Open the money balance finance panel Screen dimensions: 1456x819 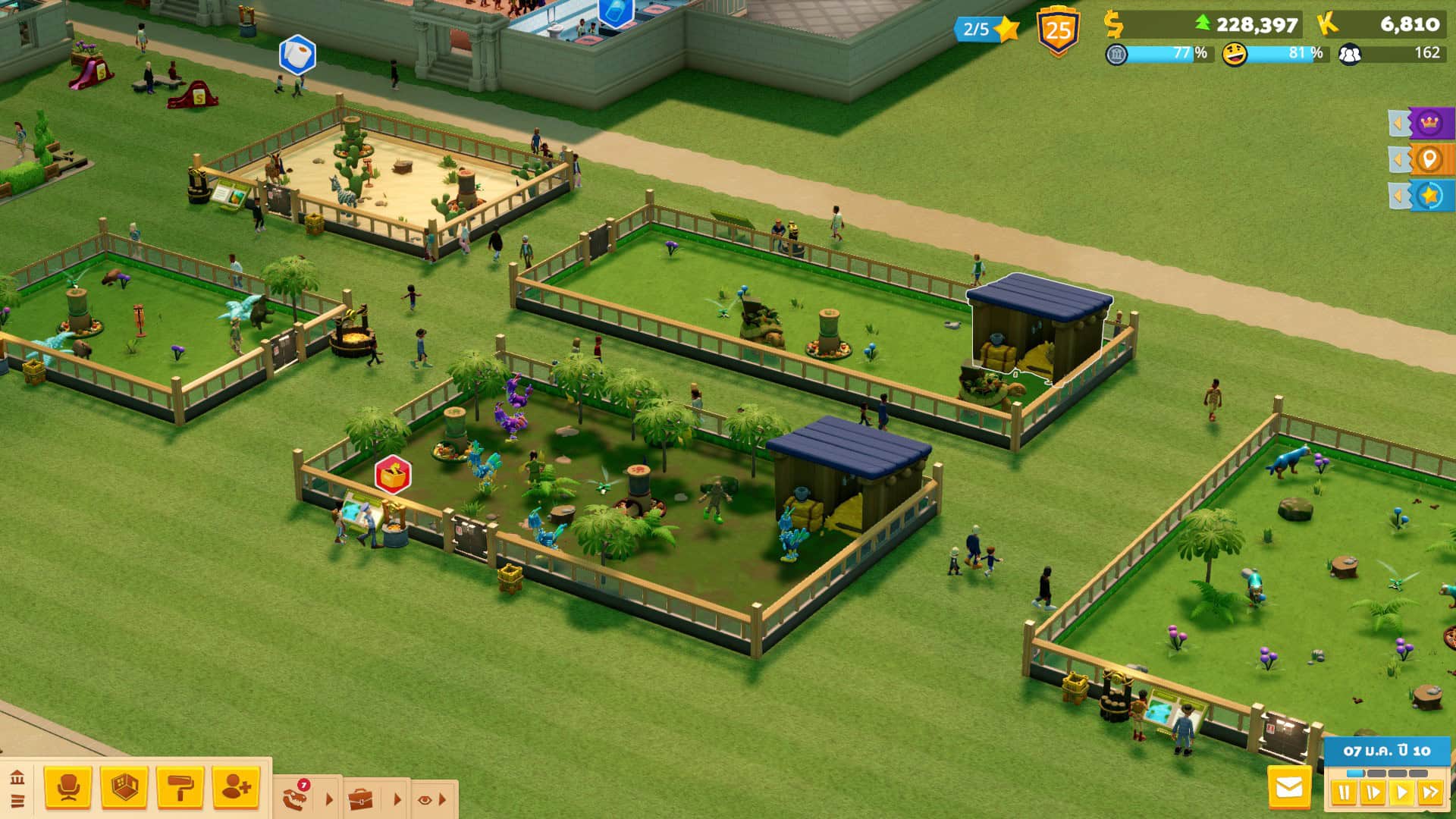pyautogui.click(x=1206, y=25)
